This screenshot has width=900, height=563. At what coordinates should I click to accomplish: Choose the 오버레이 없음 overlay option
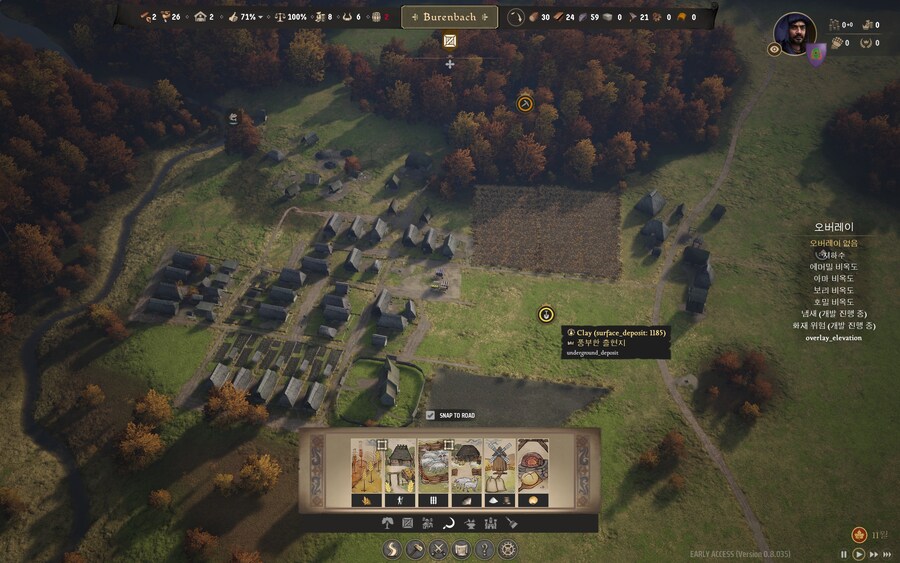coord(833,243)
